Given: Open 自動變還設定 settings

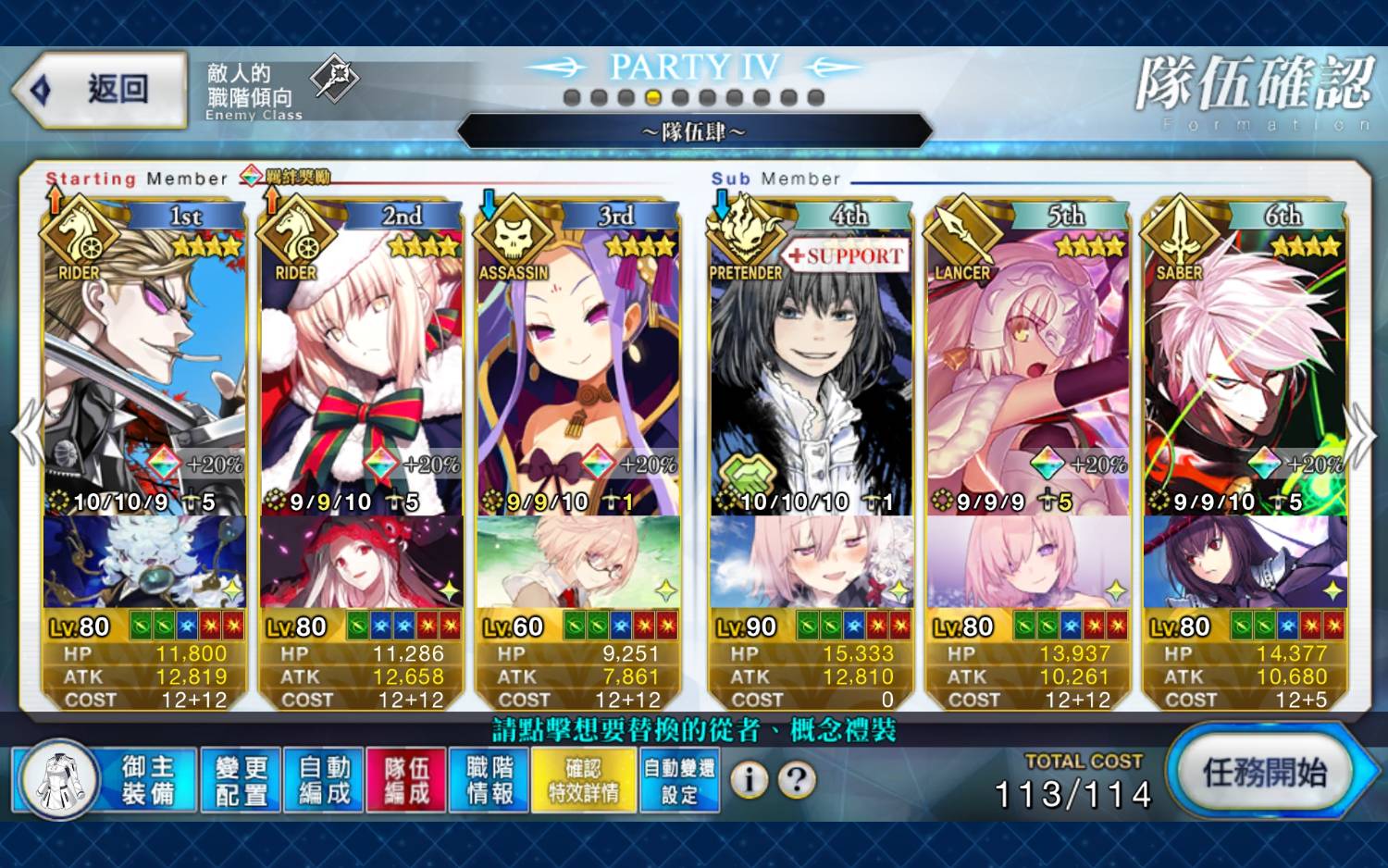Looking at the screenshot, I should [x=679, y=780].
